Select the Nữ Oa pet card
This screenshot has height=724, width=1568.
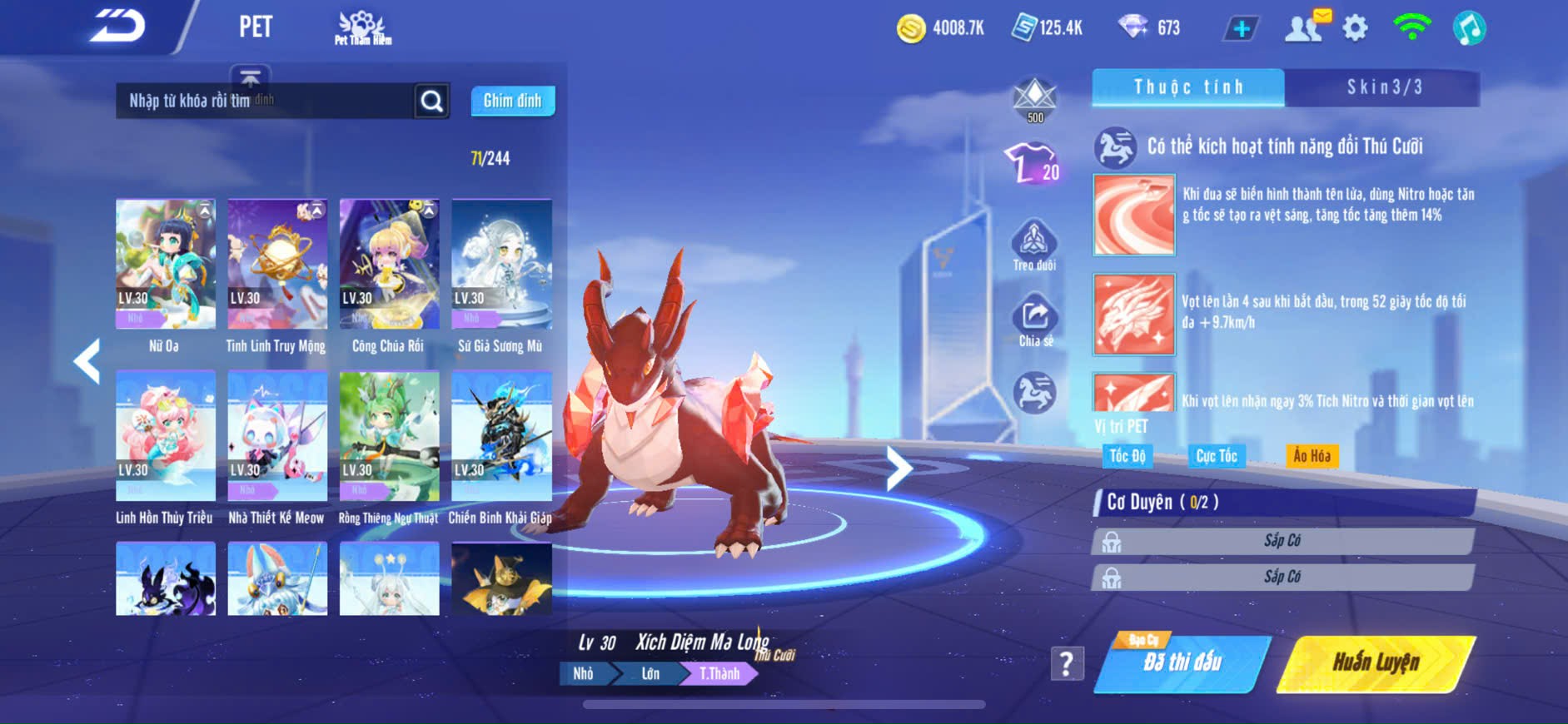[165, 264]
